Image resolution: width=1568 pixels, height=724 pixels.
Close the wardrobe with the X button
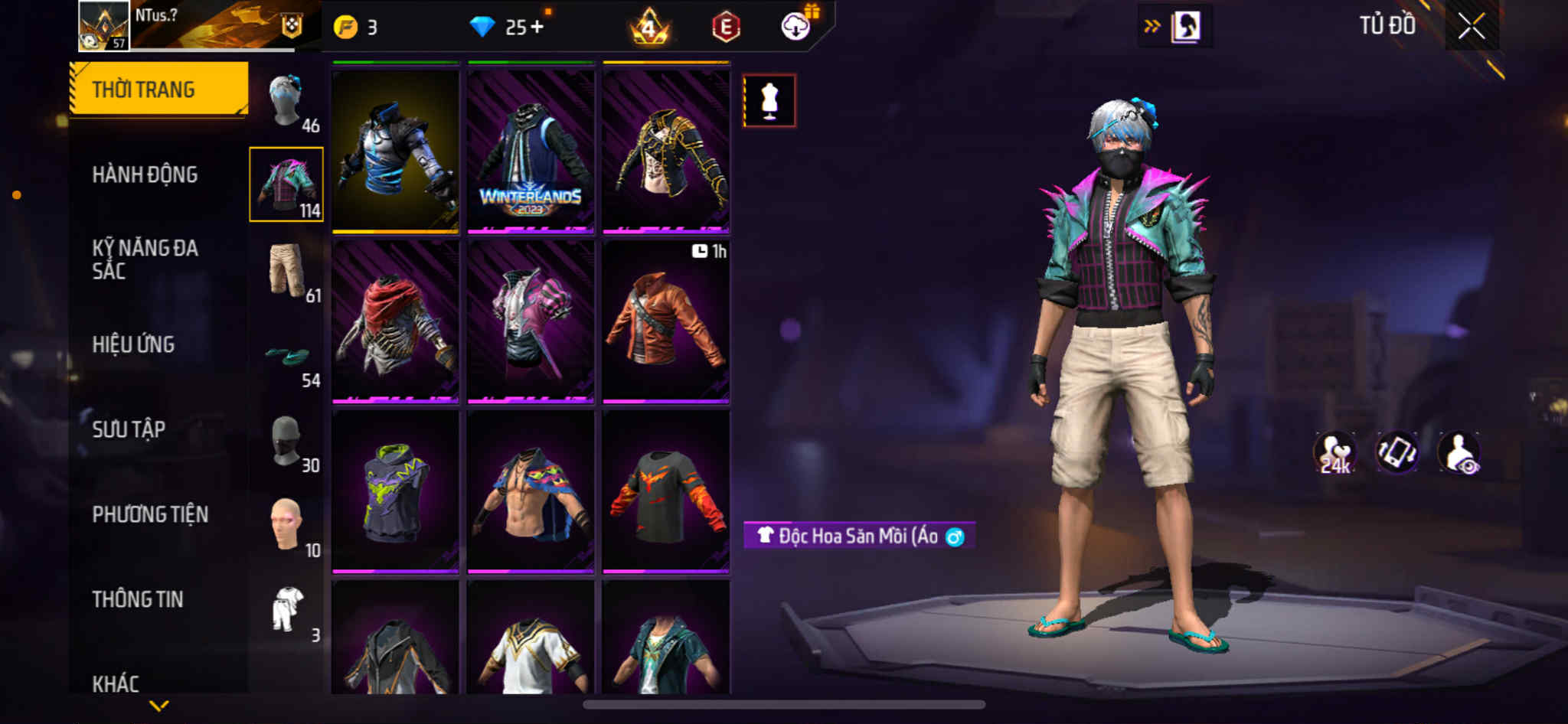(1471, 27)
